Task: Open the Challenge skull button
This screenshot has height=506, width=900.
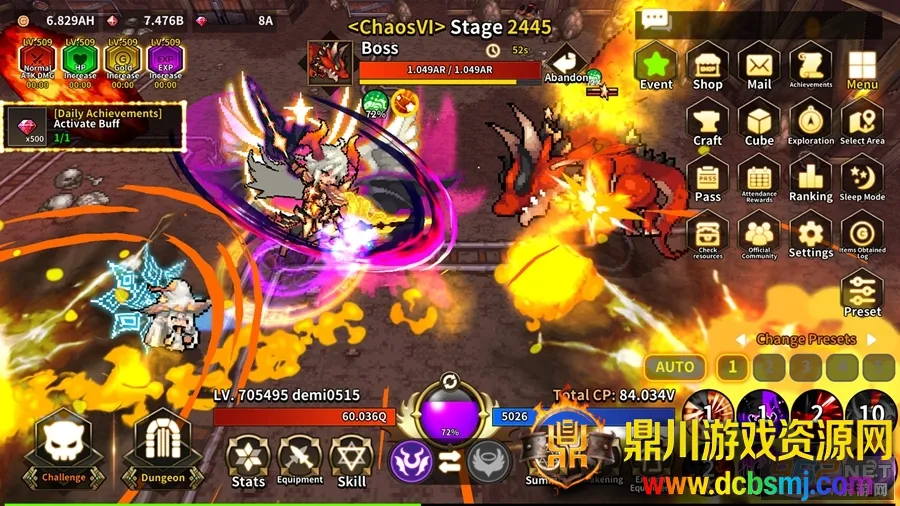Action: [64, 447]
